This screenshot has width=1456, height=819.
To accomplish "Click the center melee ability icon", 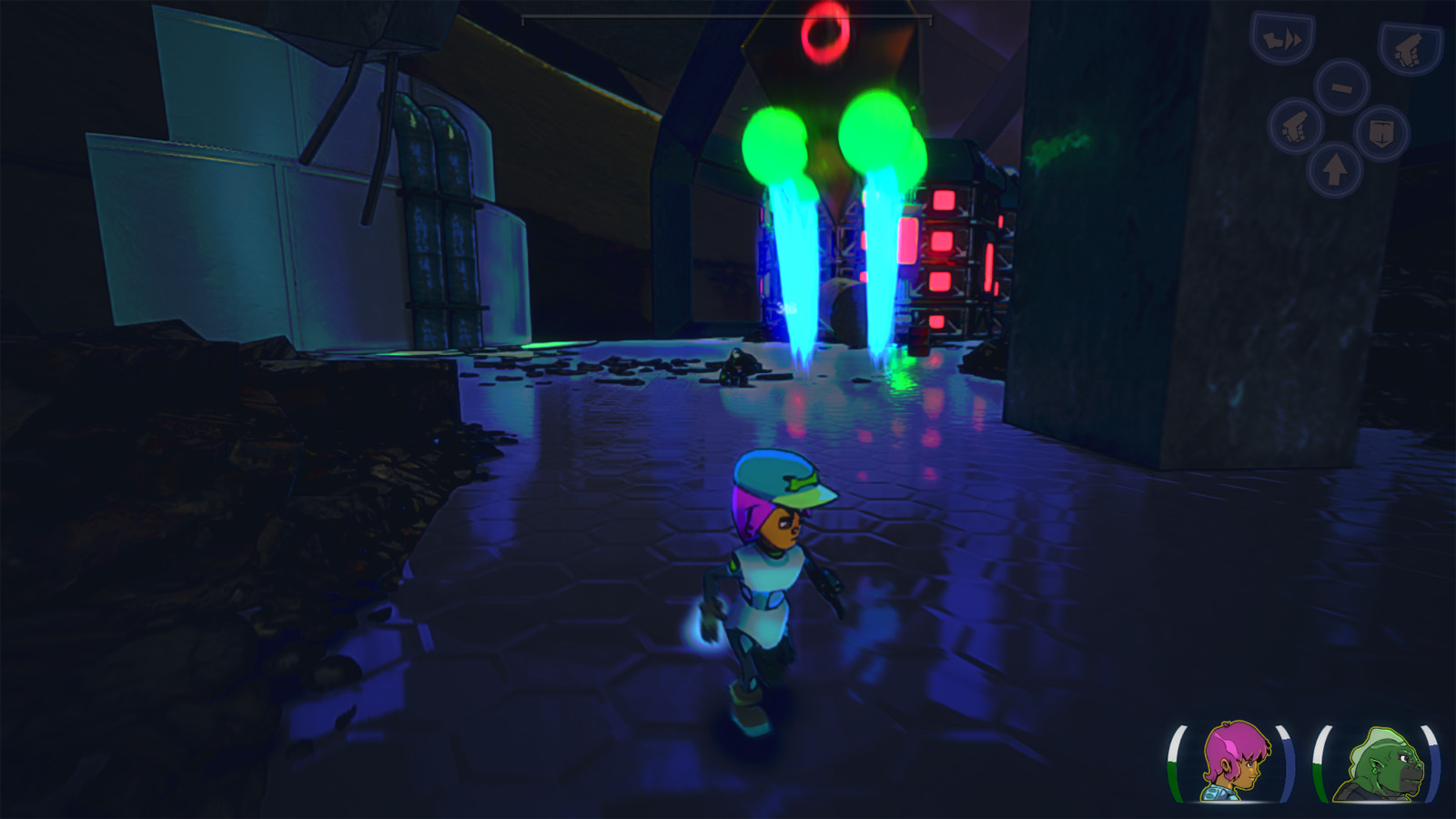I will point(1342,87).
